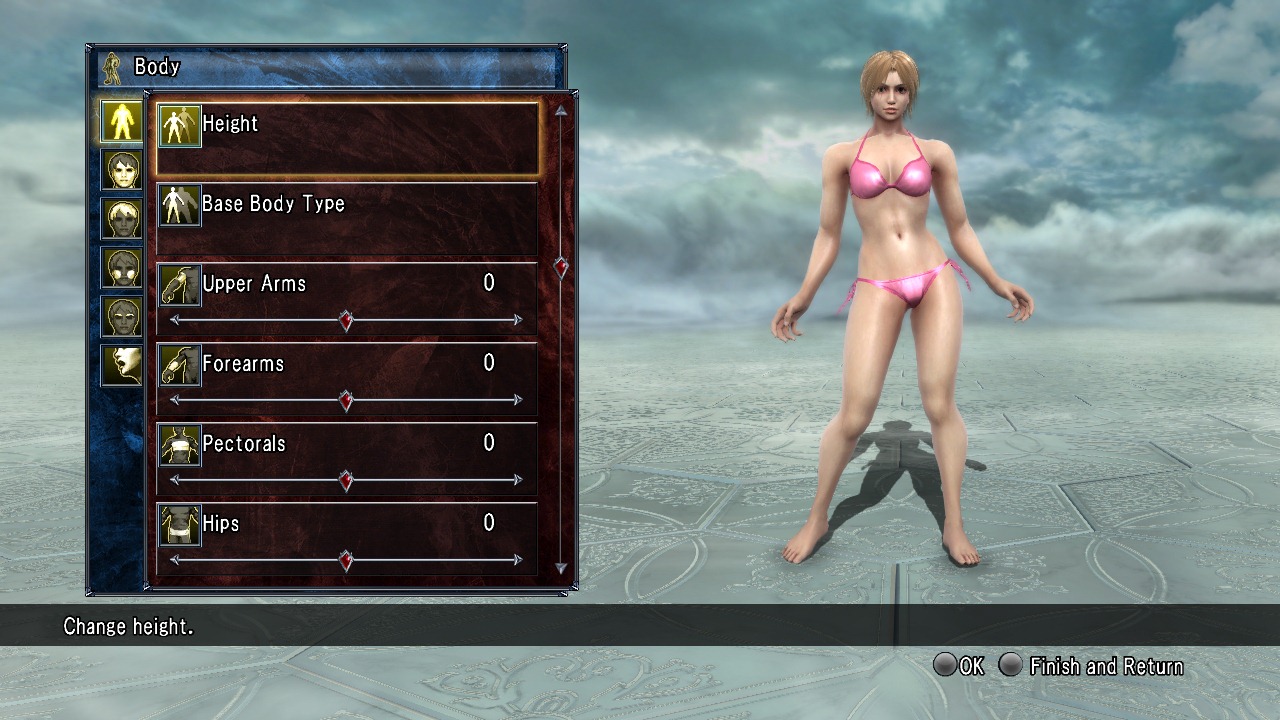Image resolution: width=1280 pixels, height=720 pixels.
Task: Select the Height menu entry
Action: point(347,137)
